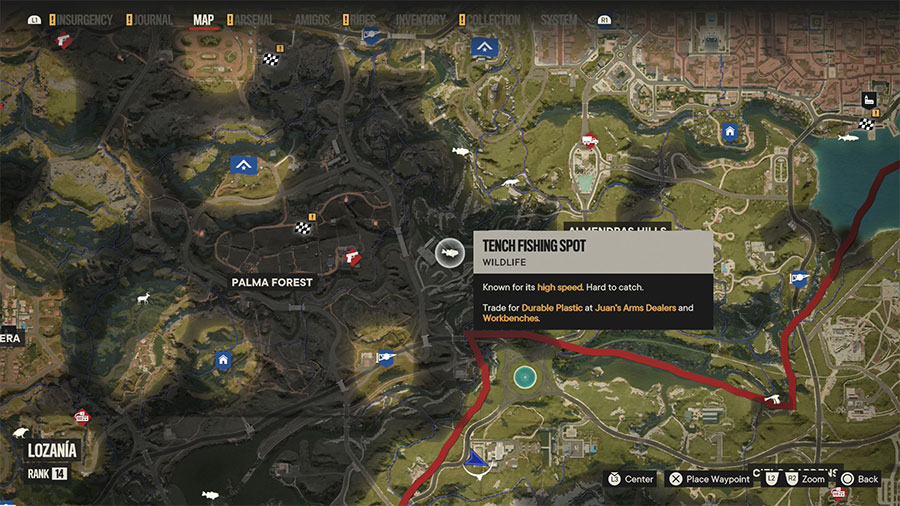Screen dimensions: 900x506
Task: Choose the red pistol marker above Palma Forest
Action: (349, 256)
